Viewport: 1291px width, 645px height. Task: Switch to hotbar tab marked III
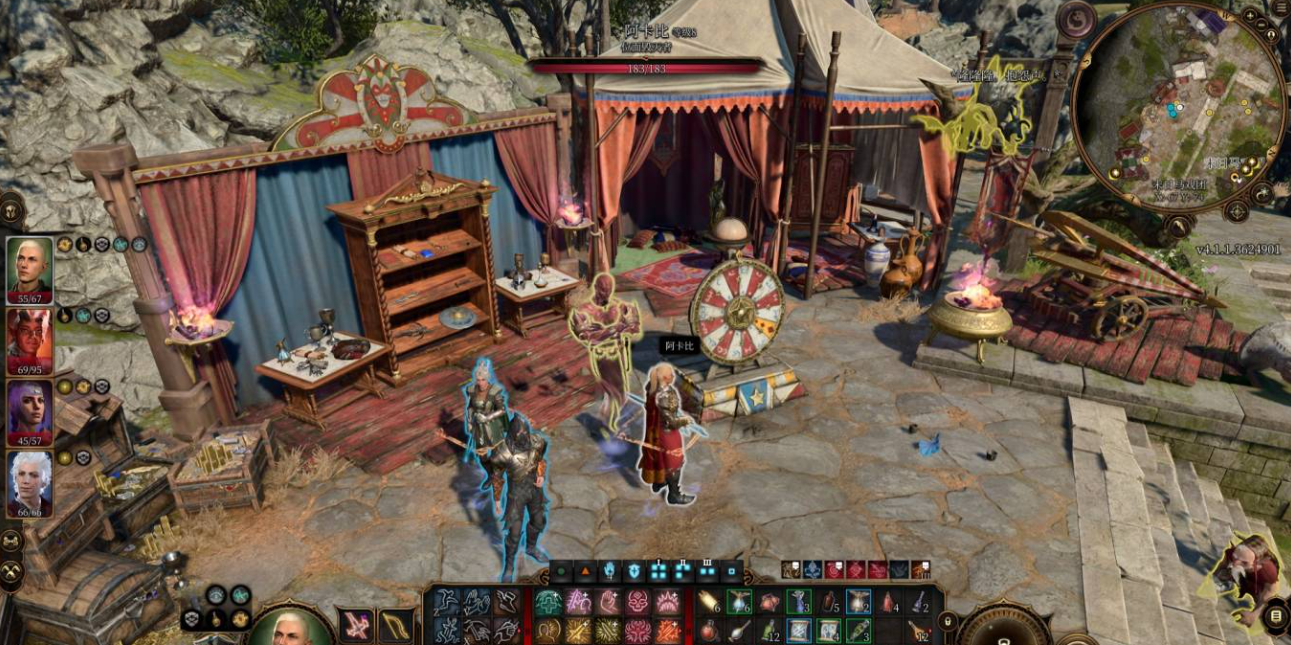tap(708, 572)
